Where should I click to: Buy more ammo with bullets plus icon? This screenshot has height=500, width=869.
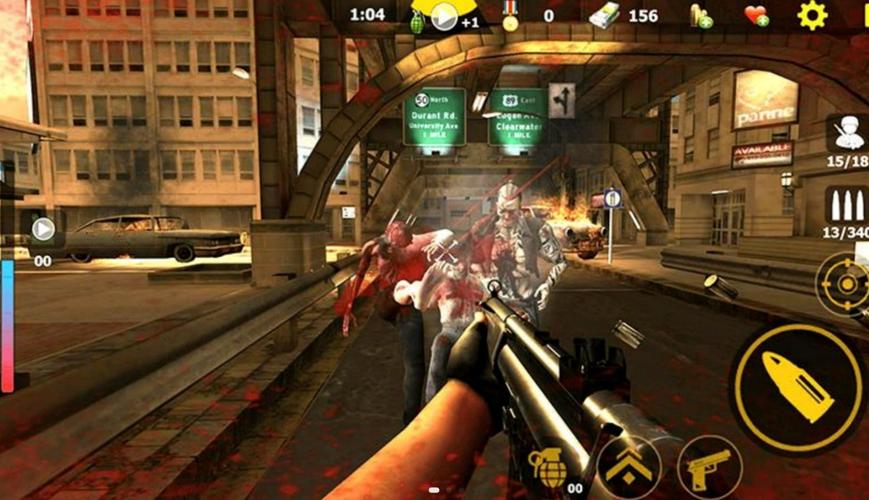click(x=701, y=16)
